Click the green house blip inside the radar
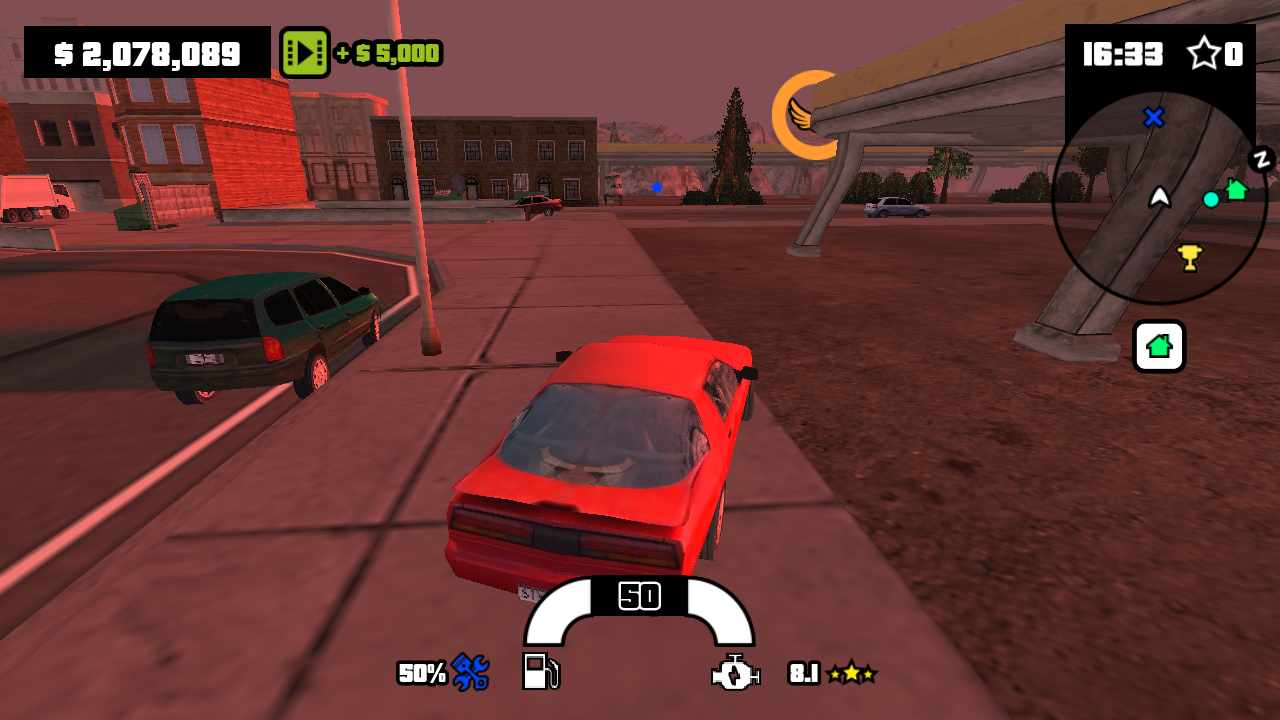The image size is (1280, 720). 1237,186
